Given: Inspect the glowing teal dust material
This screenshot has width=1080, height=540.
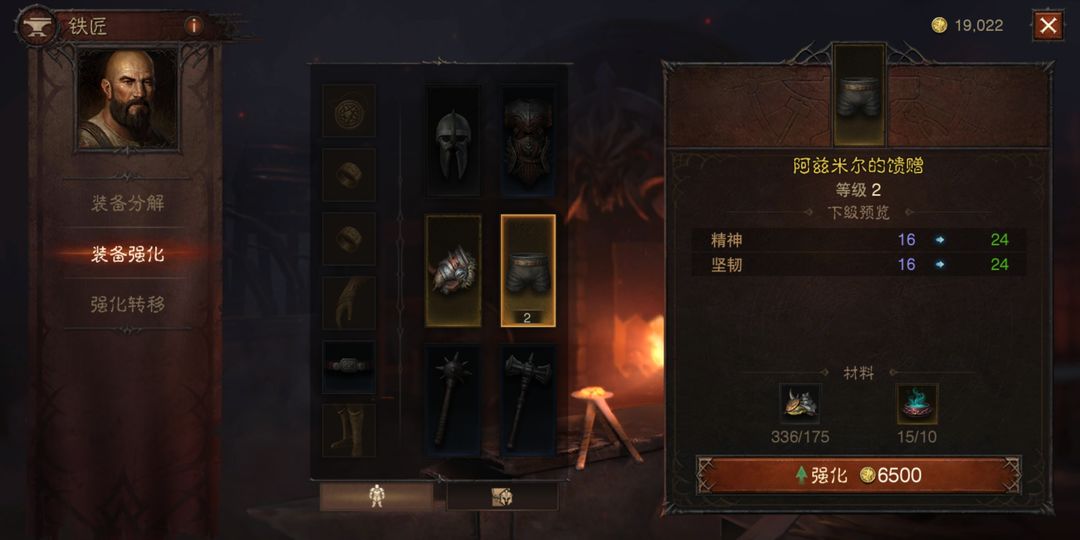Looking at the screenshot, I should pyautogui.click(x=916, y=404).
